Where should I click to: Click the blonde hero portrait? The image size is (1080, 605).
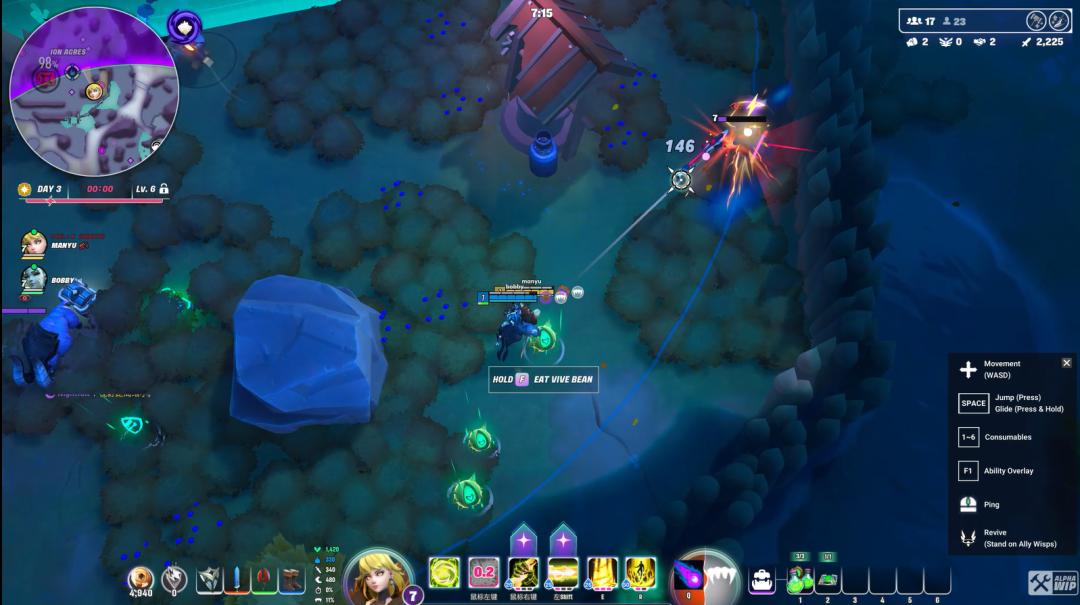[x=379, y=577]
